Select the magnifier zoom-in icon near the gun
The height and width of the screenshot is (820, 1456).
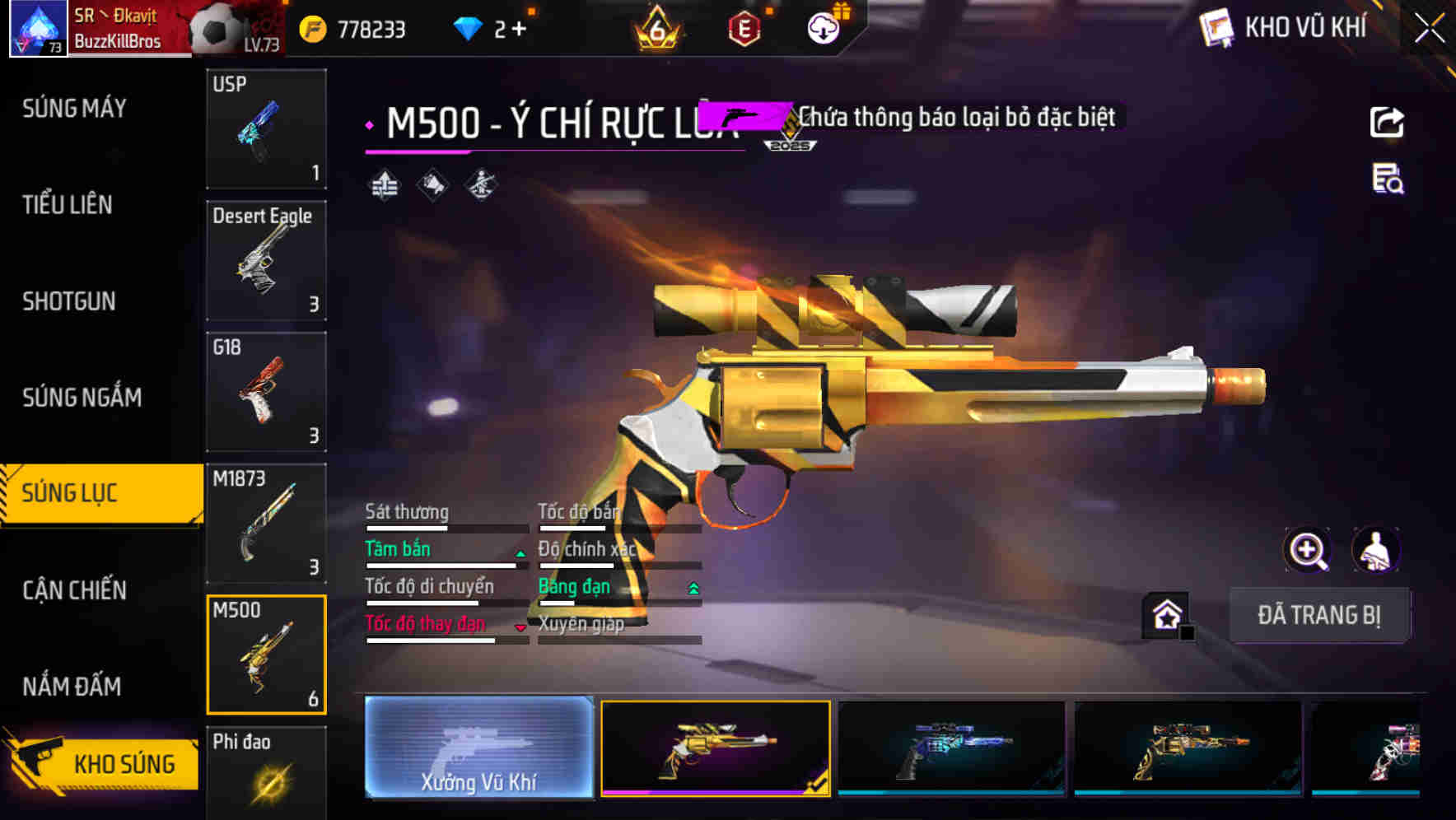tap(1306, 550)
